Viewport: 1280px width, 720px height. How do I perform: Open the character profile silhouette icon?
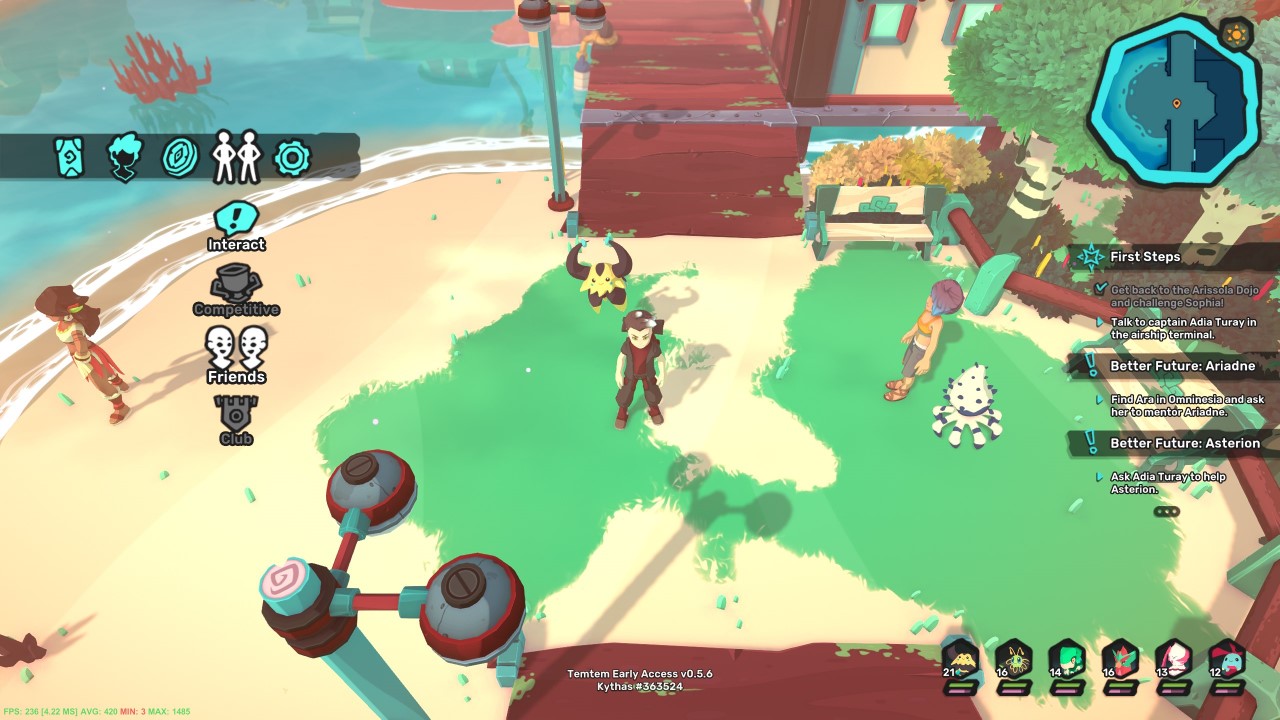point(124,157)
